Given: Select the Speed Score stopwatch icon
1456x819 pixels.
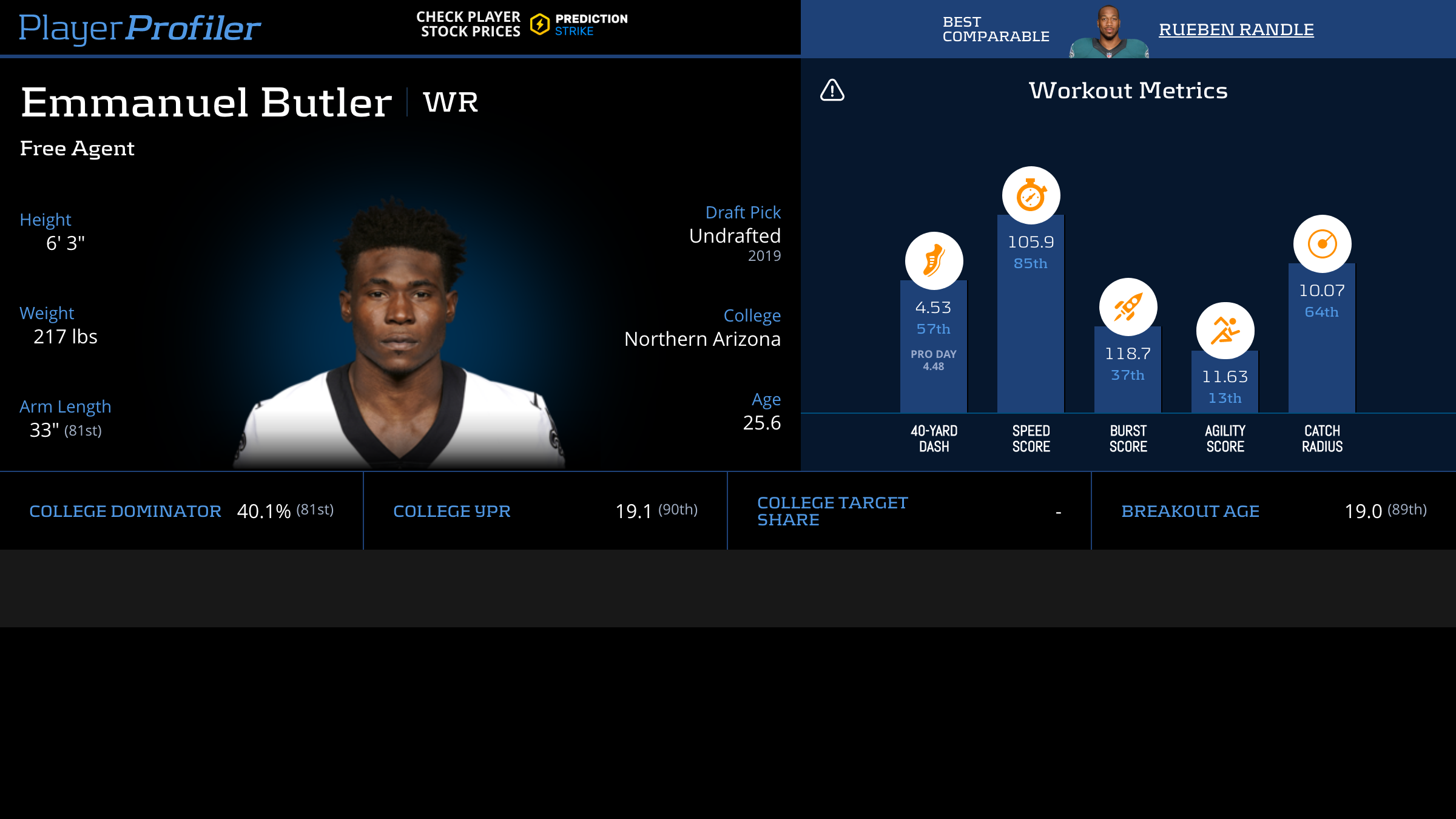Looking at the screenshot, I should (1031, 195).
